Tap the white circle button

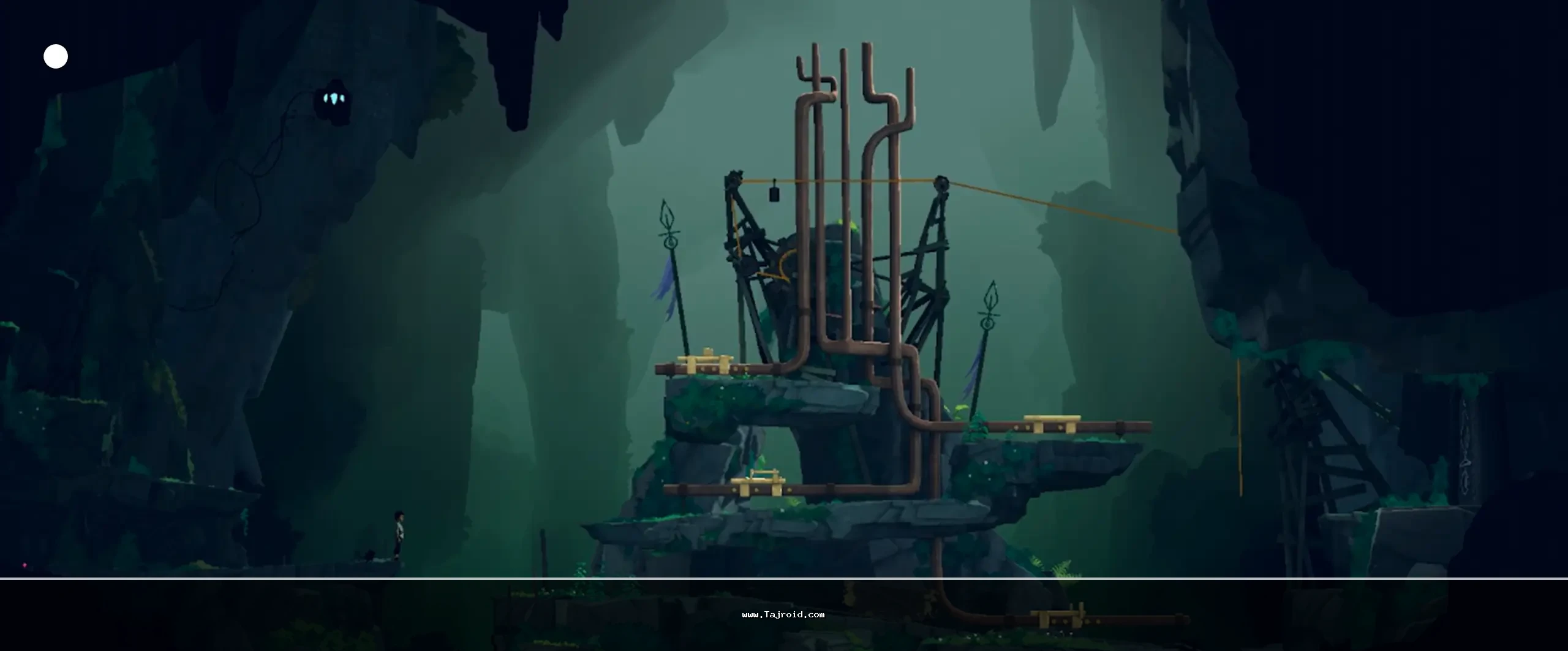click(56, 56)
